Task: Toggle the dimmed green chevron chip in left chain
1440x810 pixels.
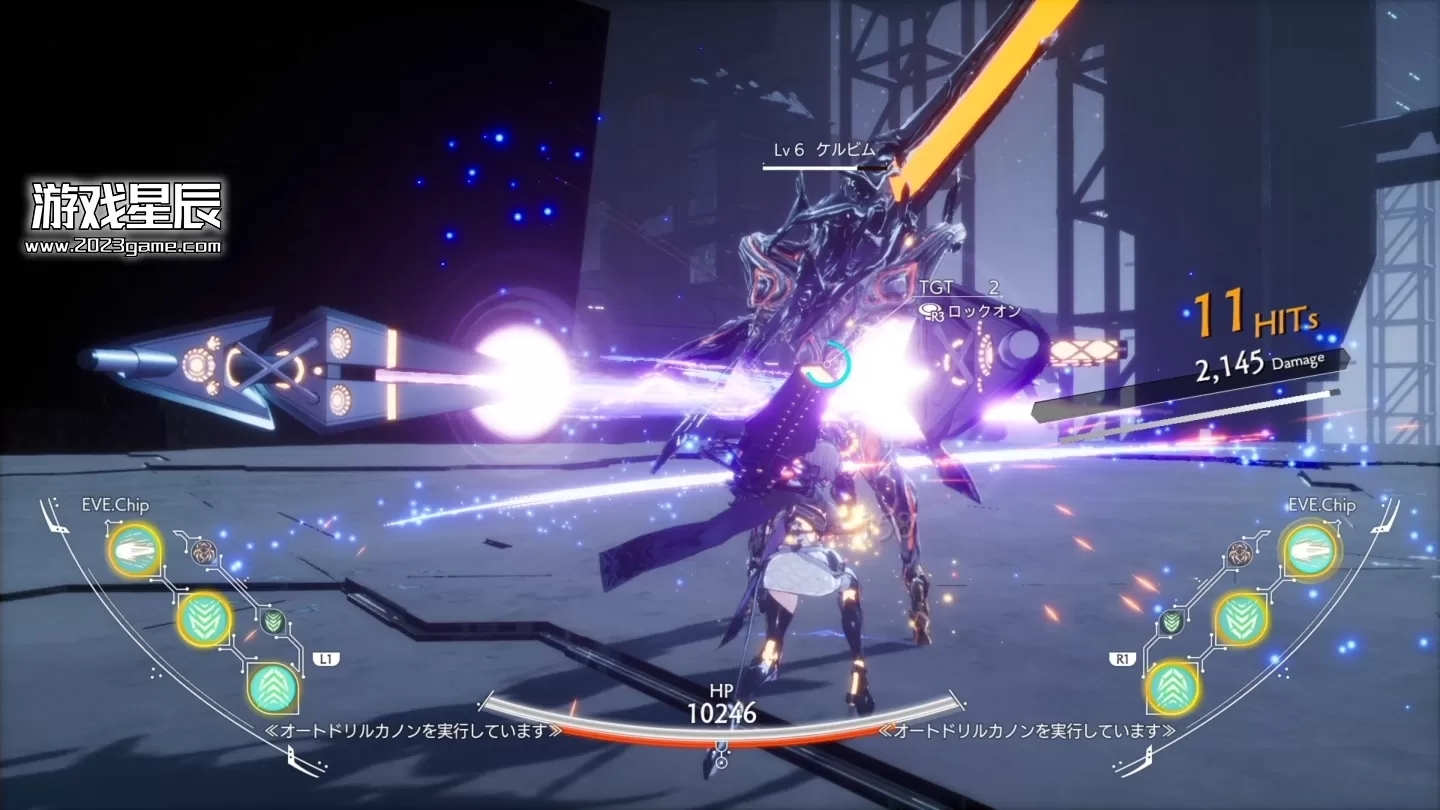Action: 275,620
